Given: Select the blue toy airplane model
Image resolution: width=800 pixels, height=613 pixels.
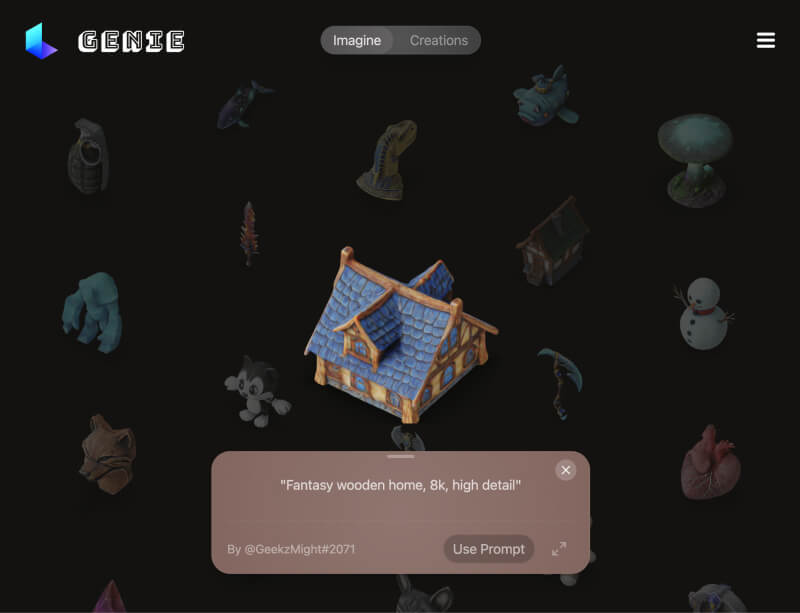Looking at the screenshot, I should coord(546,98).
